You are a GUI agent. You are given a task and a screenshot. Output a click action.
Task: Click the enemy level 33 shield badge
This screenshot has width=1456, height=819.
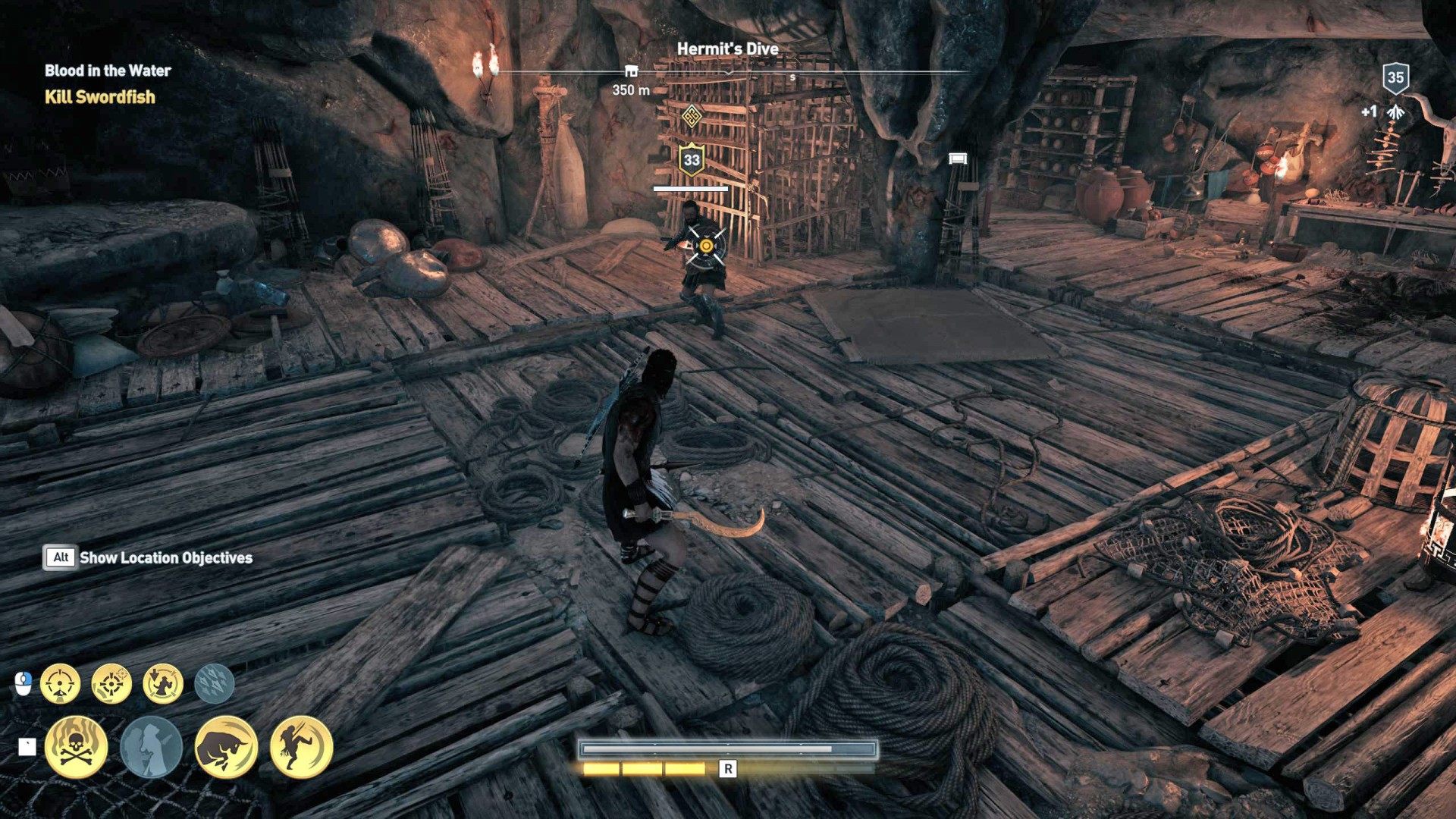coord(691,159)
